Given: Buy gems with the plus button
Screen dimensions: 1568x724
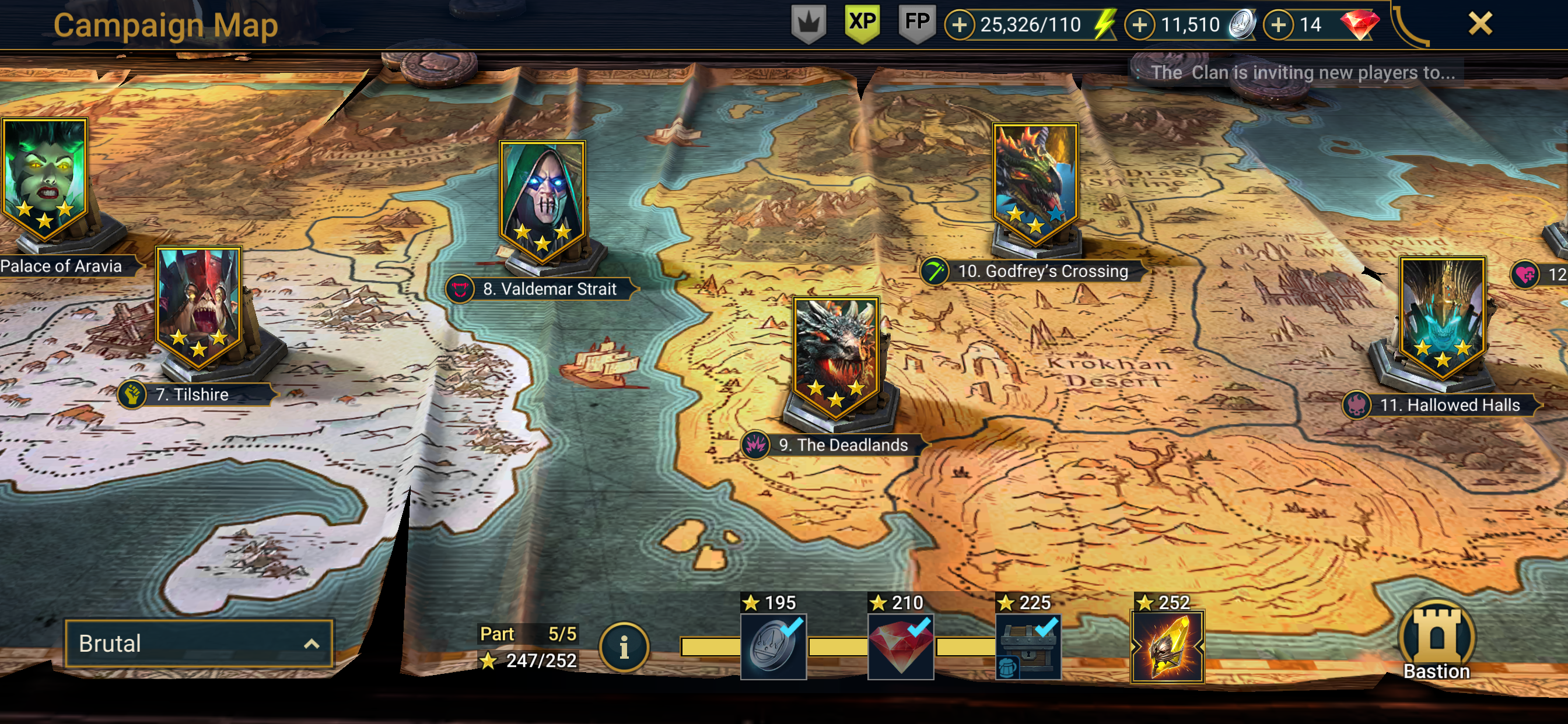Looking at the screenshot, I should (1278, 25).
